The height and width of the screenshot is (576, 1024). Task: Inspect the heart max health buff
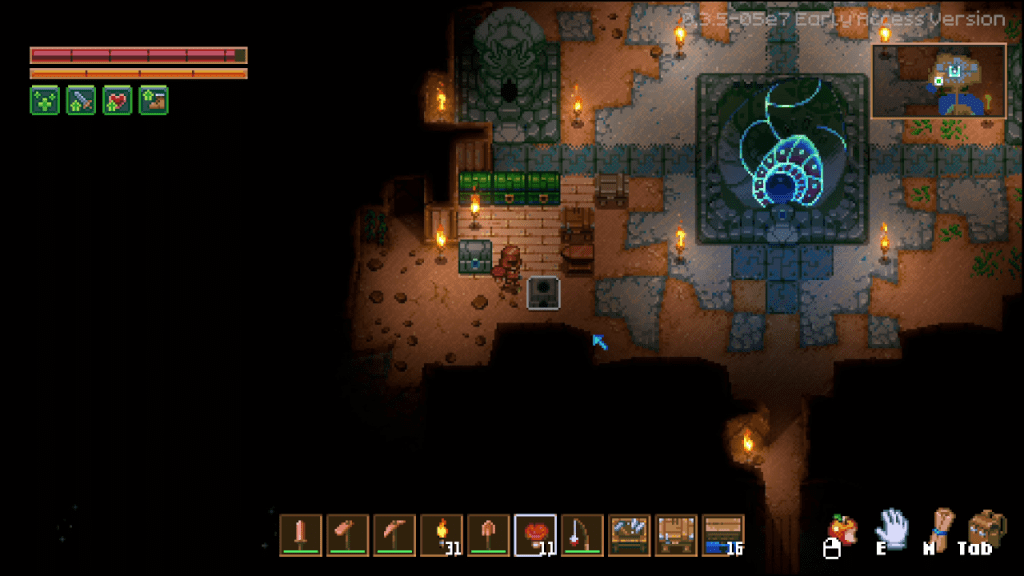[117, 100]
